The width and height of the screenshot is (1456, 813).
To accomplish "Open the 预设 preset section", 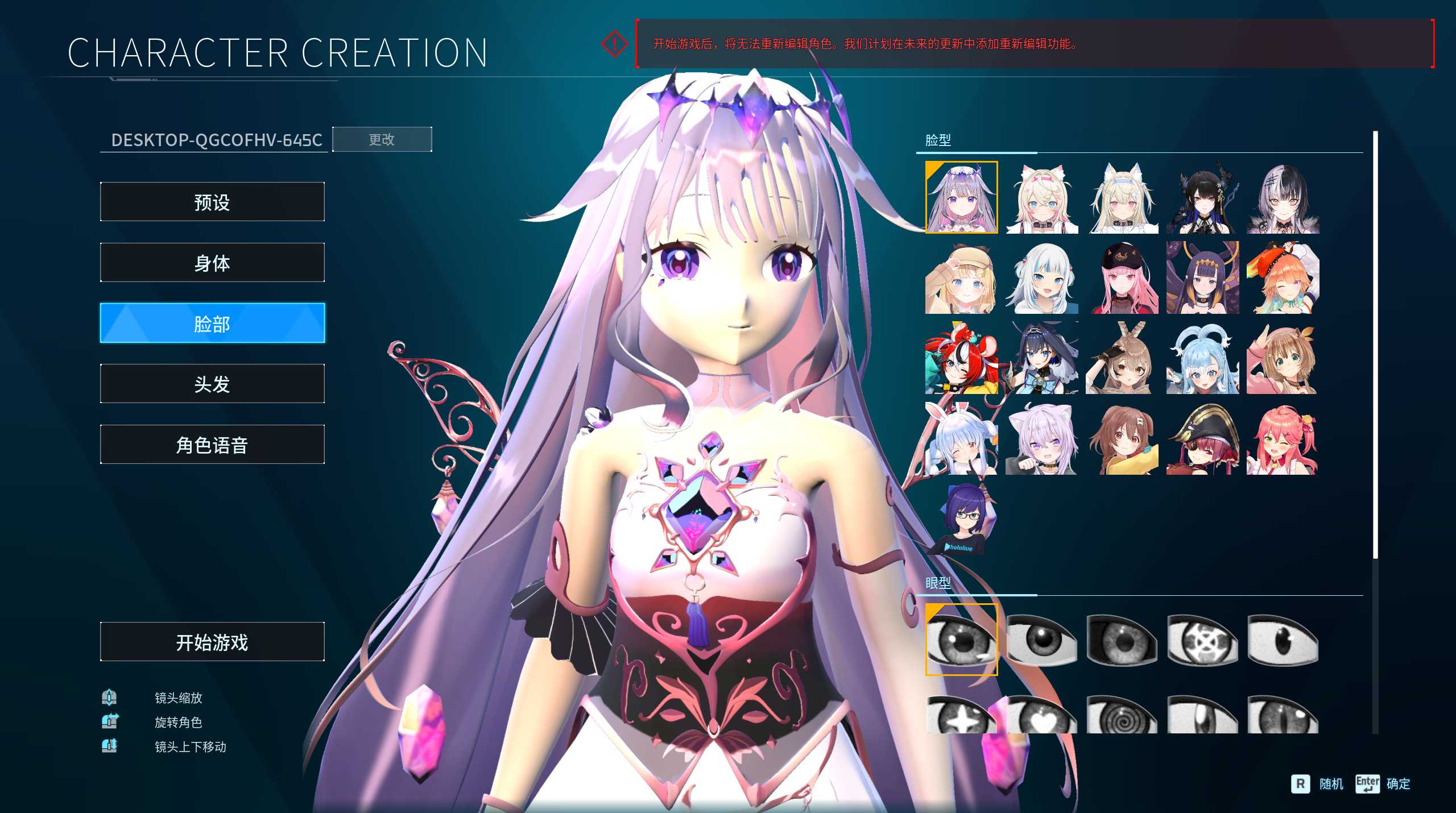I will pyautogui.click(x=212, y=202).
